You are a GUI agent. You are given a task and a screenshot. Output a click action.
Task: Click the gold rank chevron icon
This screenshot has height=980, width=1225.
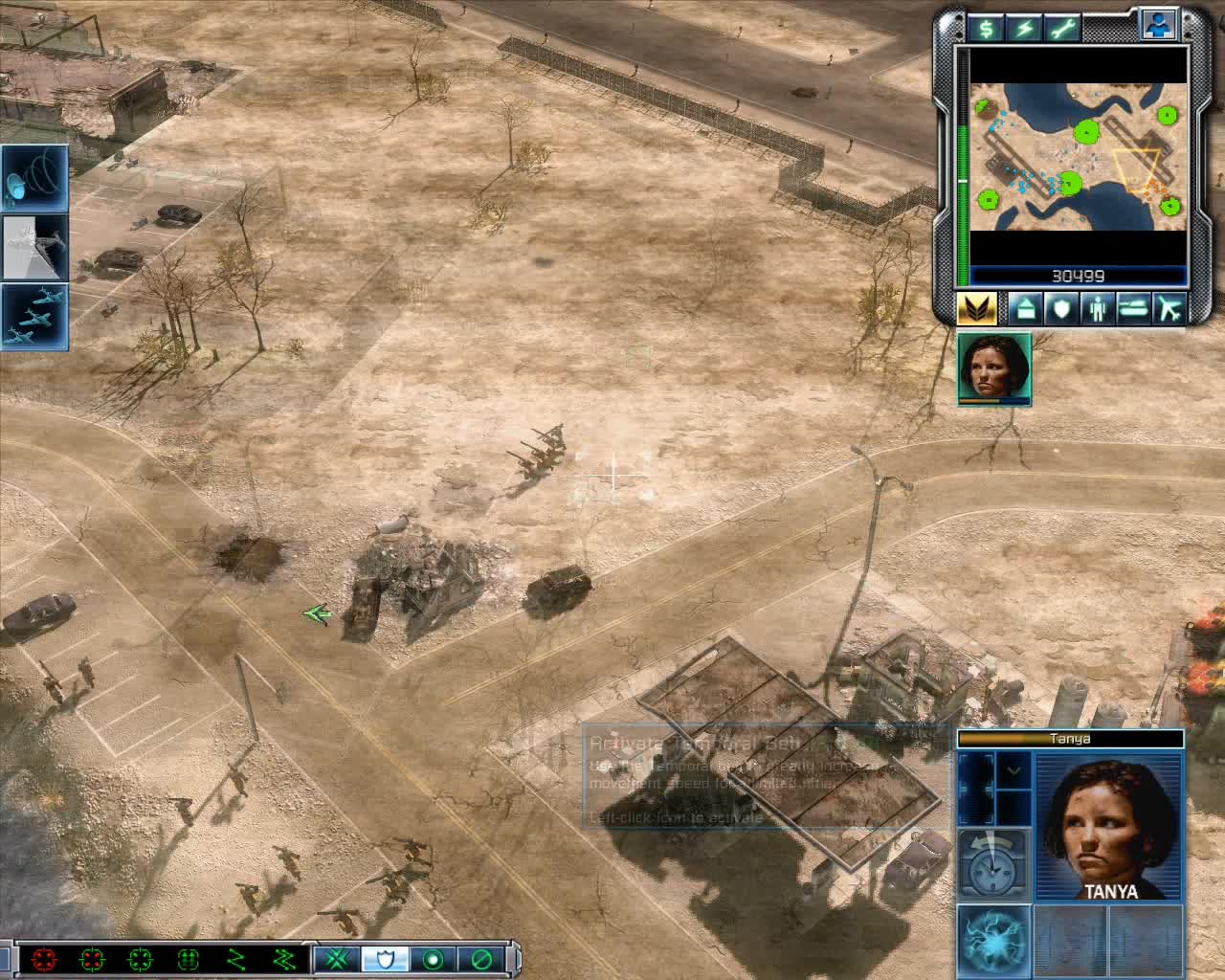[977, 309]
